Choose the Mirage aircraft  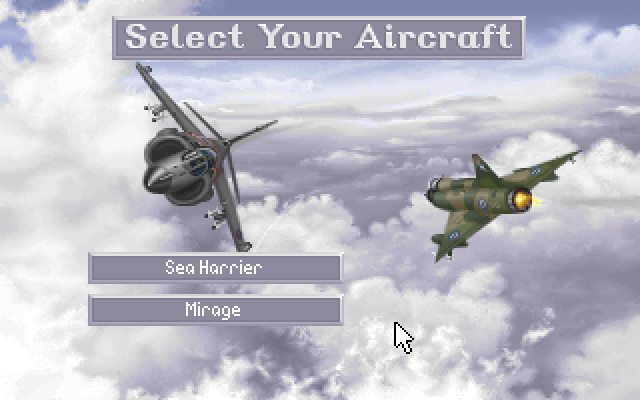click(215, 310)
